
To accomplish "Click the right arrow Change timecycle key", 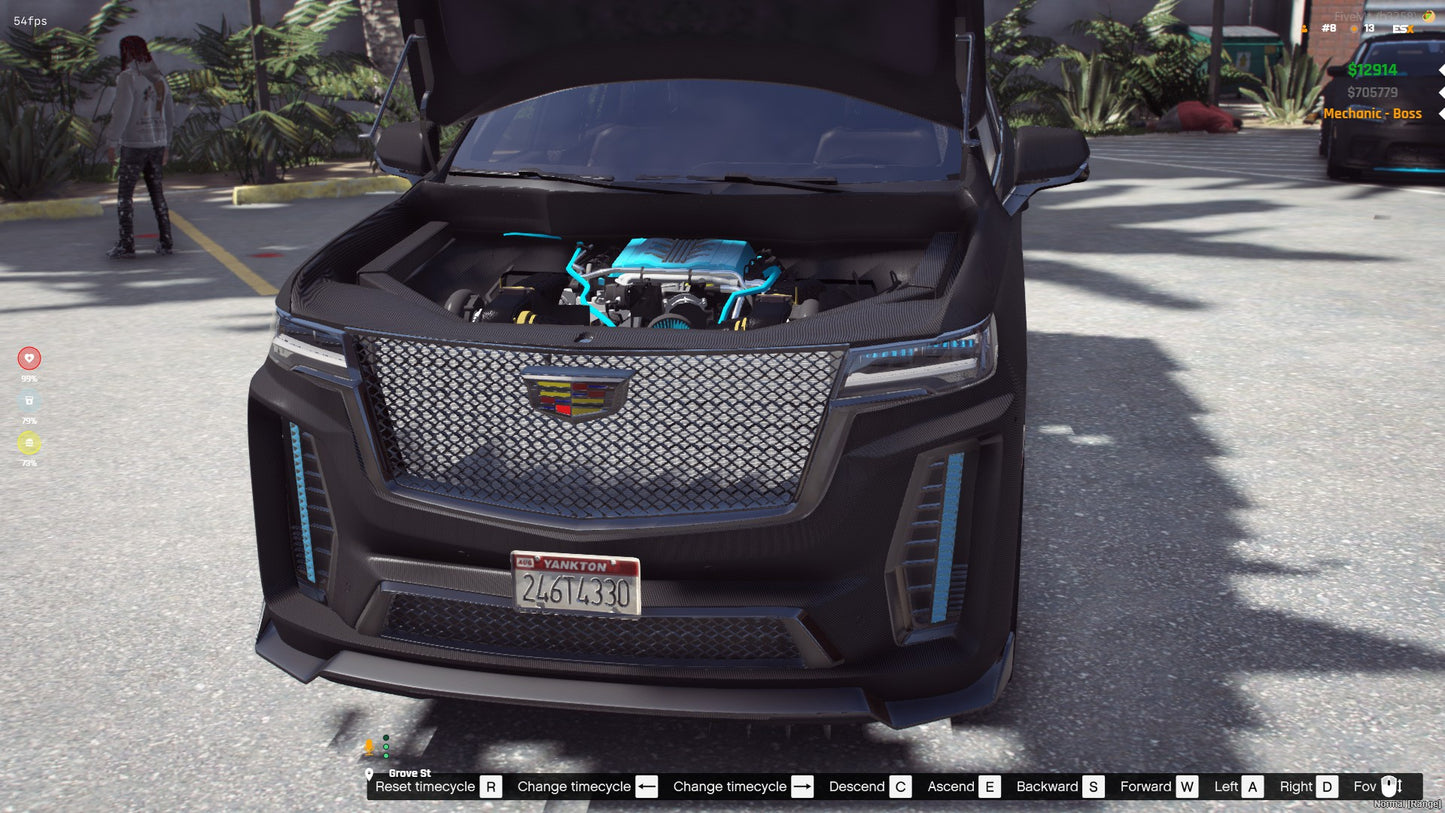I will [x=802, y=786].
